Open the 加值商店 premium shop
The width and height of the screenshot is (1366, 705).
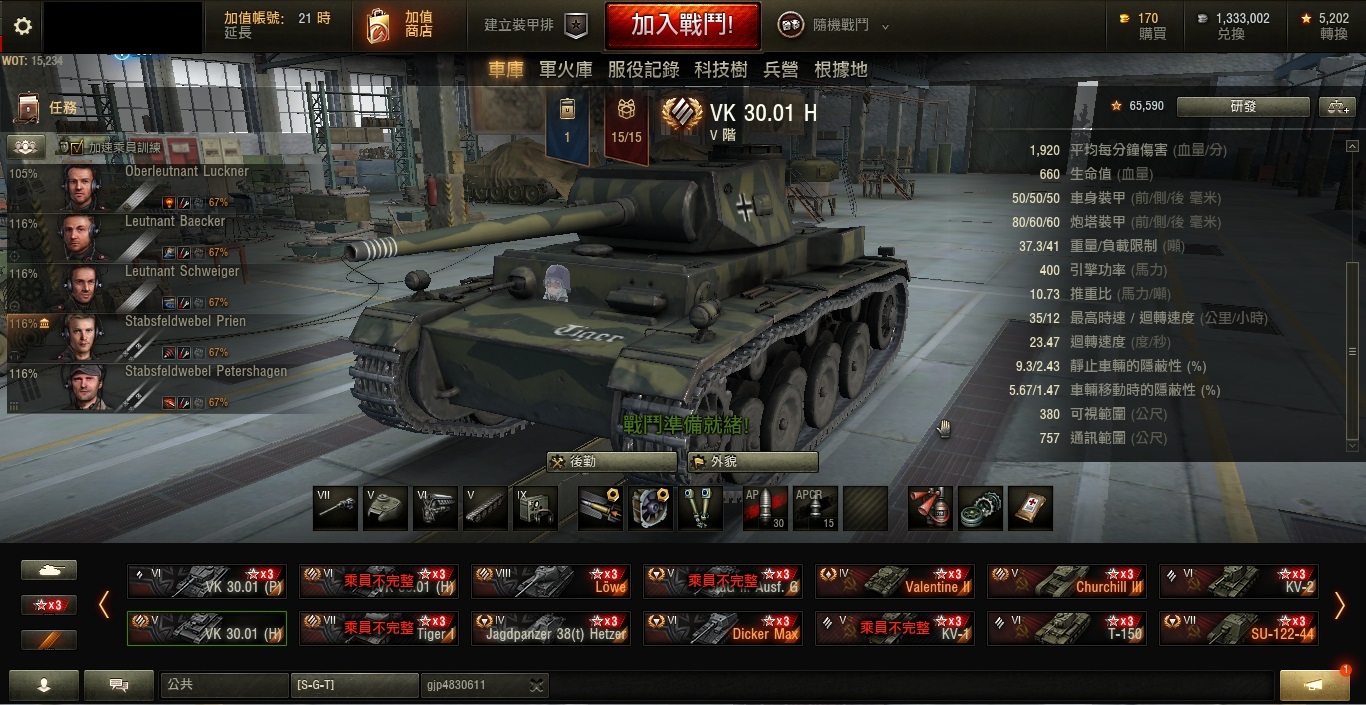click(401, 26)
